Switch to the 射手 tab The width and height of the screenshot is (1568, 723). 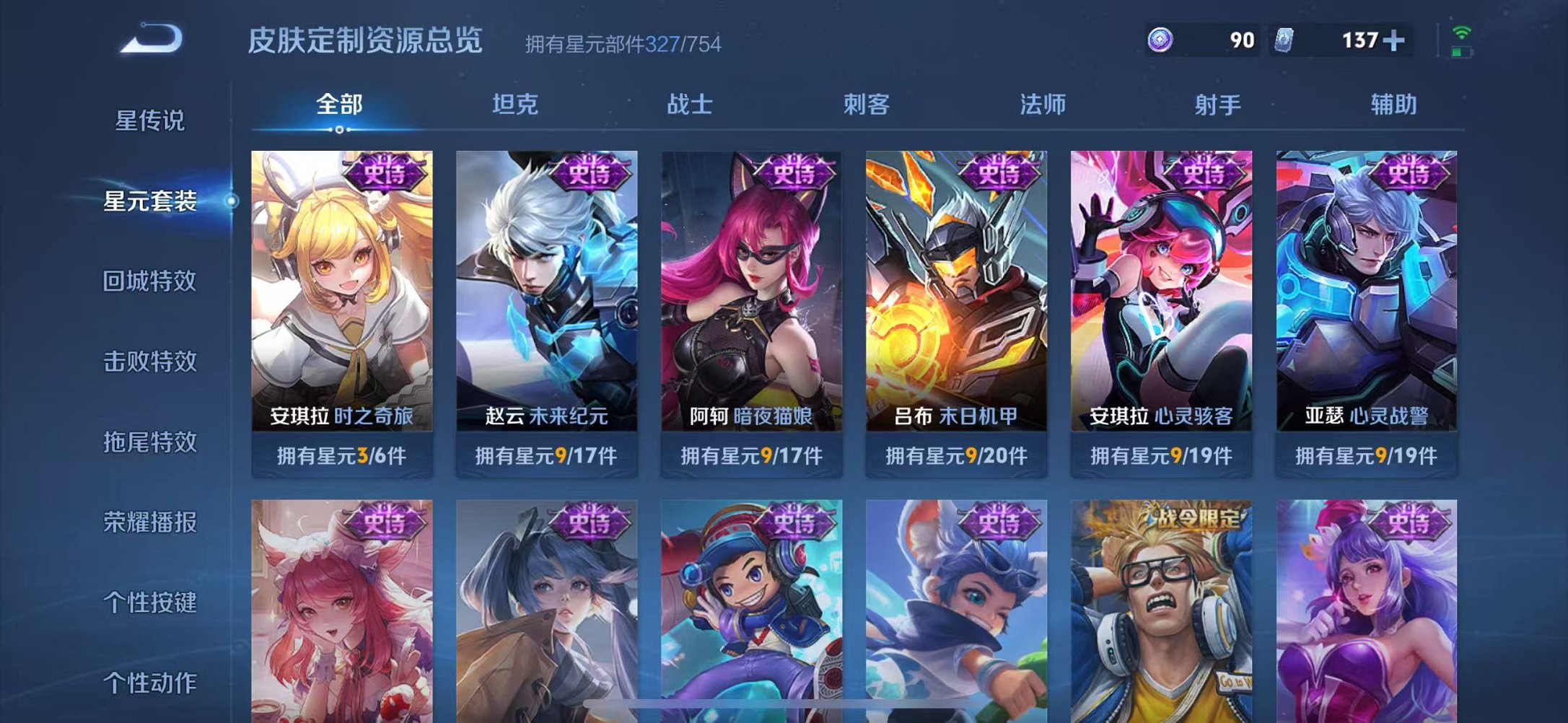click(x=1217, y=104)
